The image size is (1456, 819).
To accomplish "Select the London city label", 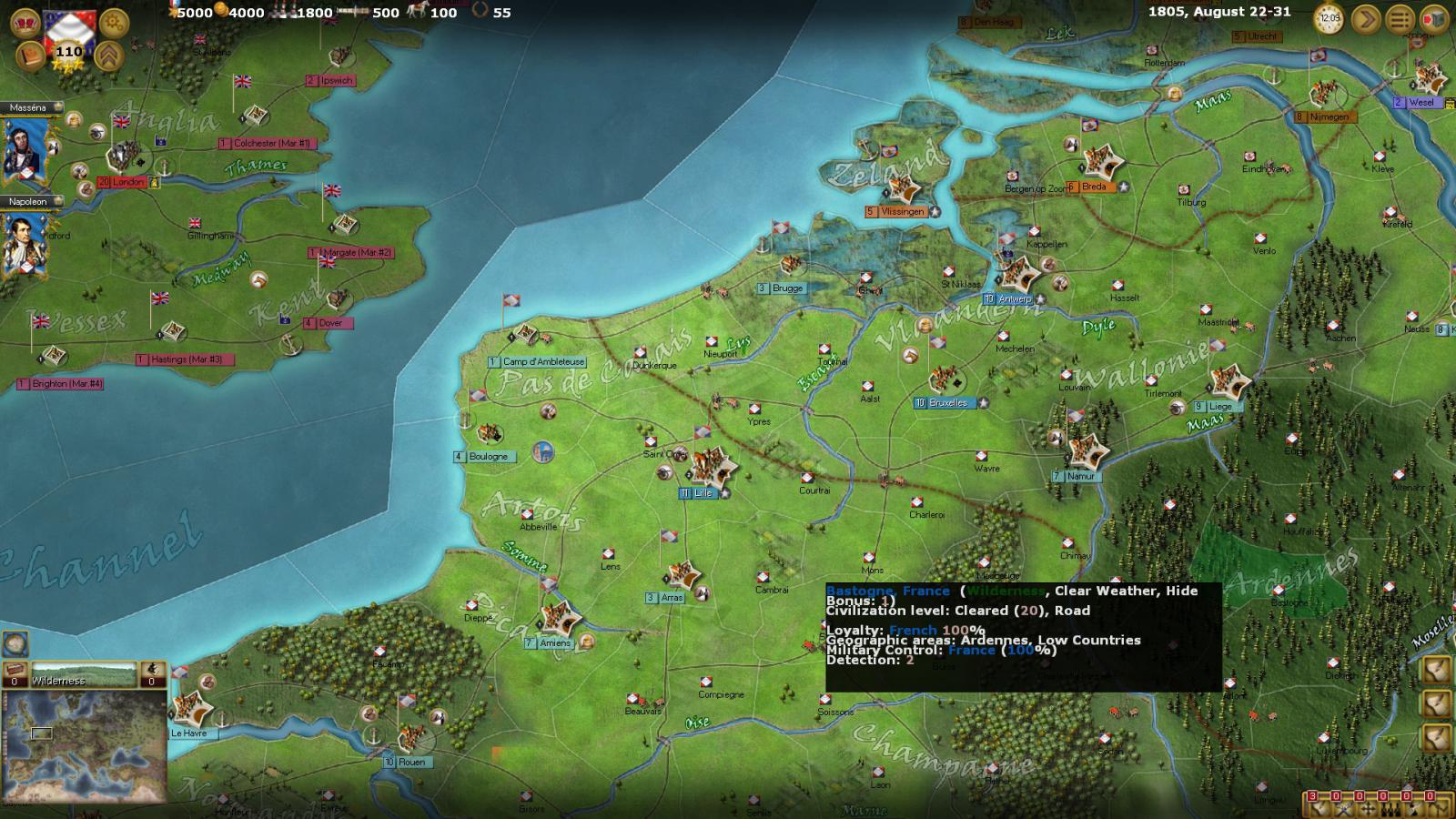I will point(128,182).
